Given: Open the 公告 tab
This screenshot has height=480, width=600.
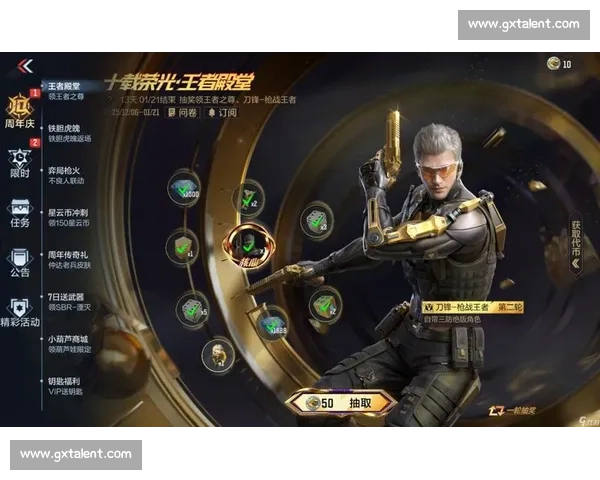Looking at the screenshot, I should point(21,261).
